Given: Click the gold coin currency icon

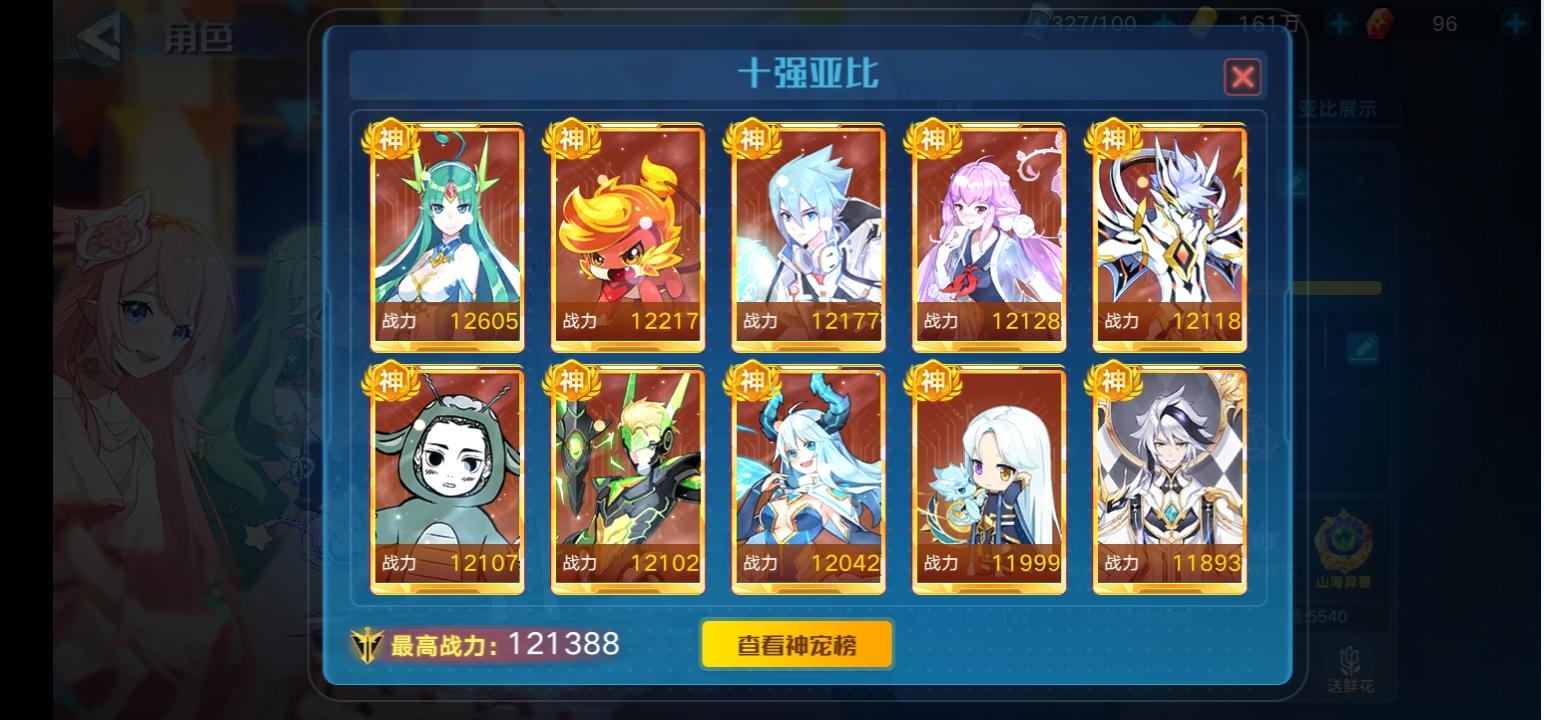Looking at the screenshot, I should coord(1204,21).
